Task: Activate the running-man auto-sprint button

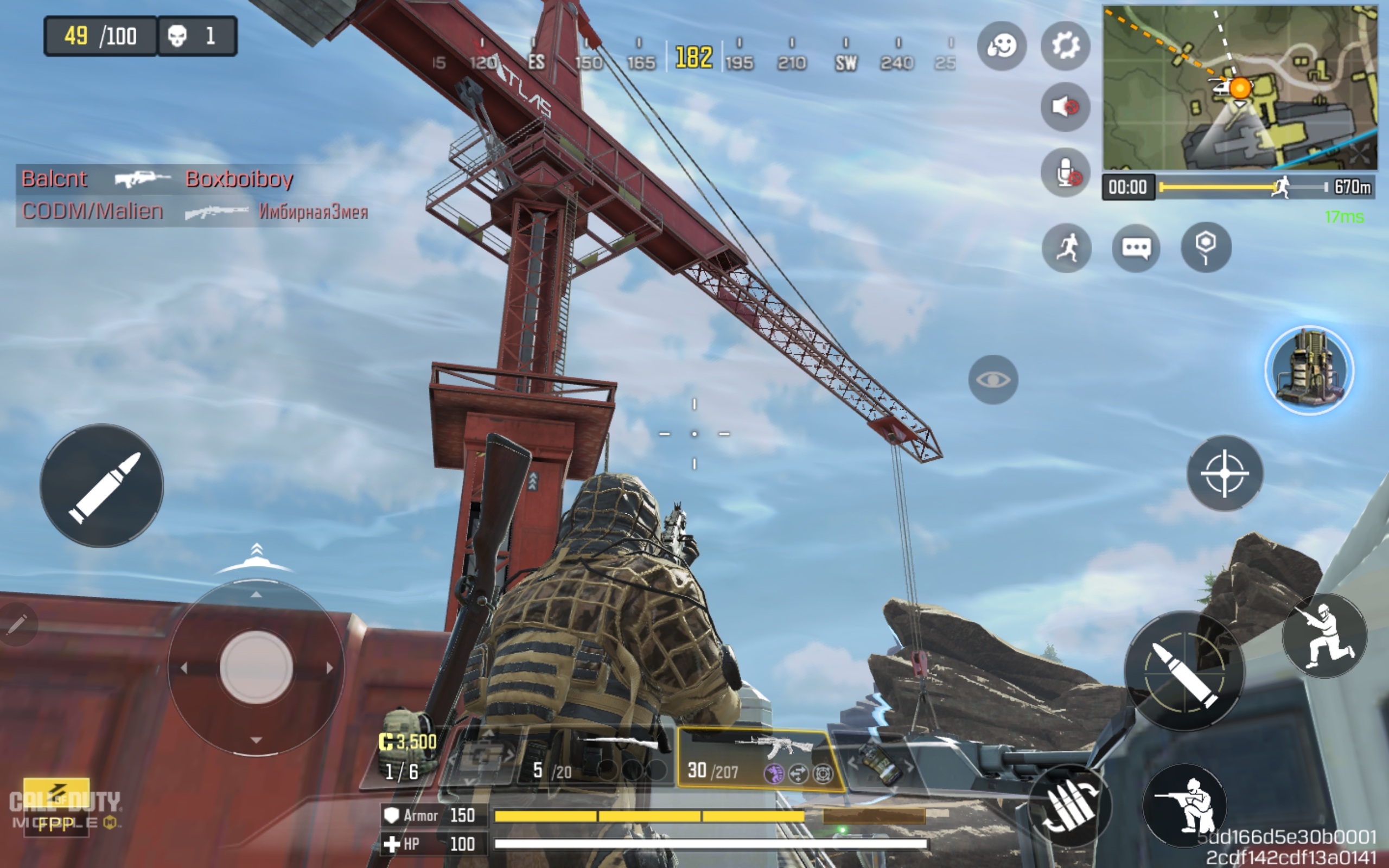Action: tap(1066, 248)
